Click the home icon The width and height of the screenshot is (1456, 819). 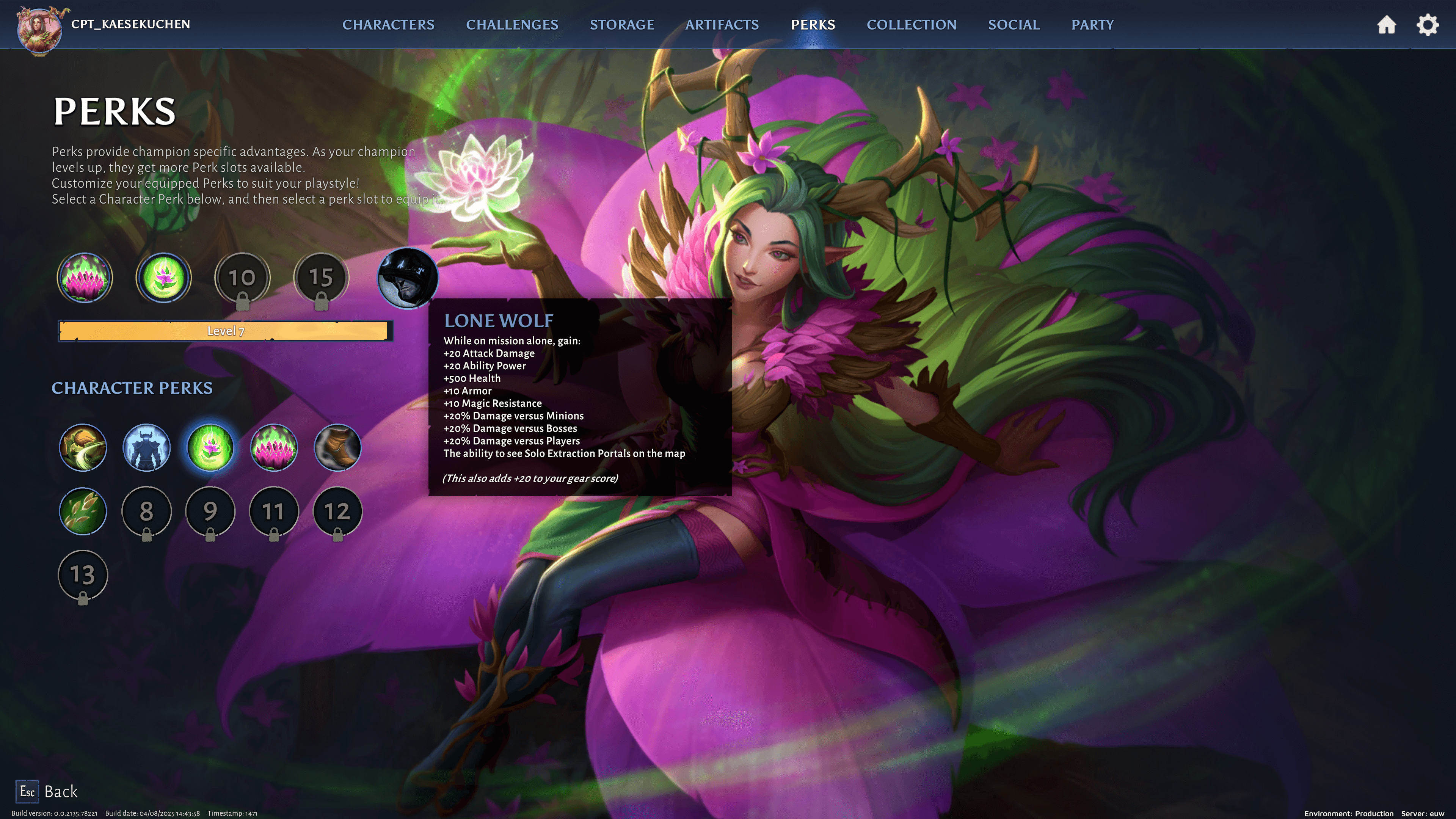(x=1387, y=25)
